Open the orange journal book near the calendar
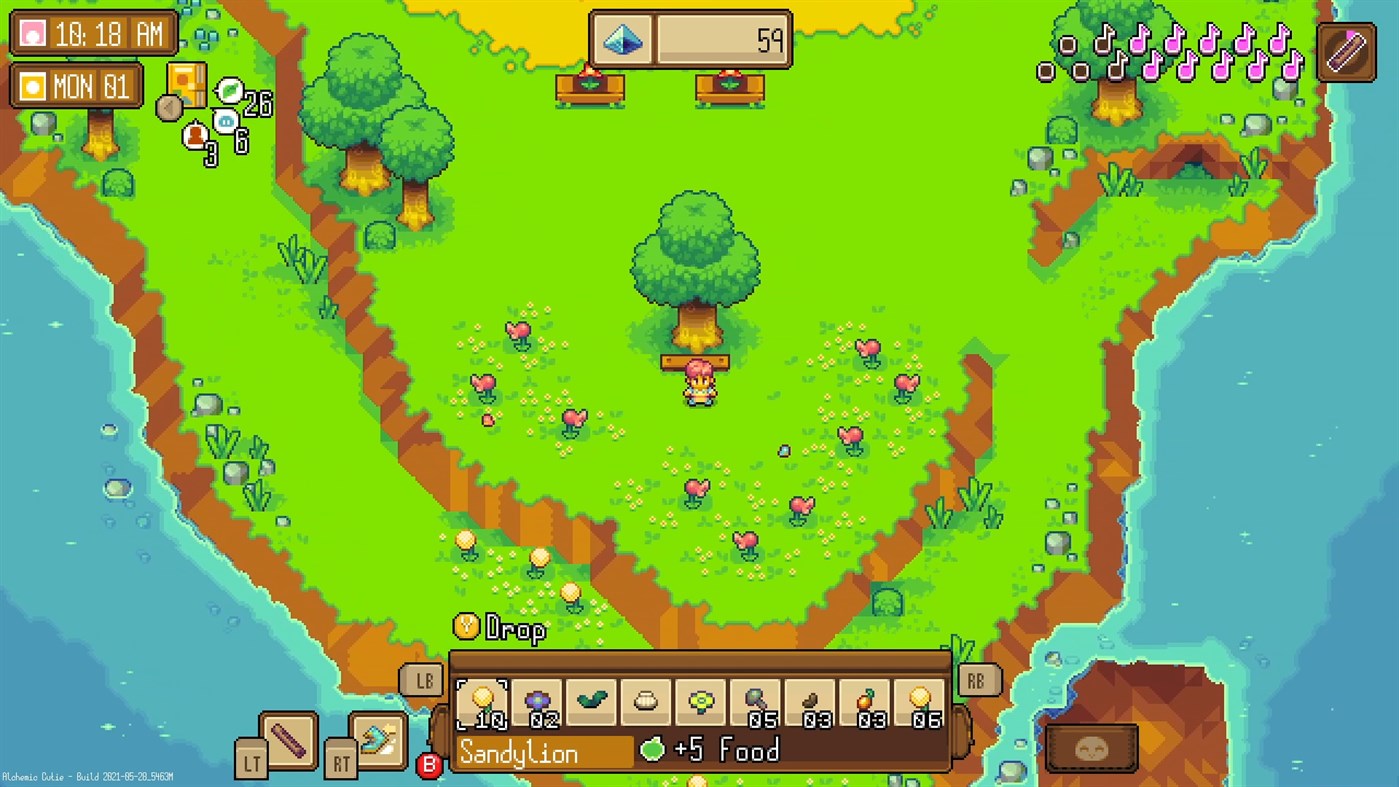Image resolution: width=1399 pixels, height=787 pixels. pyautogui.click(x=187, y=86)
